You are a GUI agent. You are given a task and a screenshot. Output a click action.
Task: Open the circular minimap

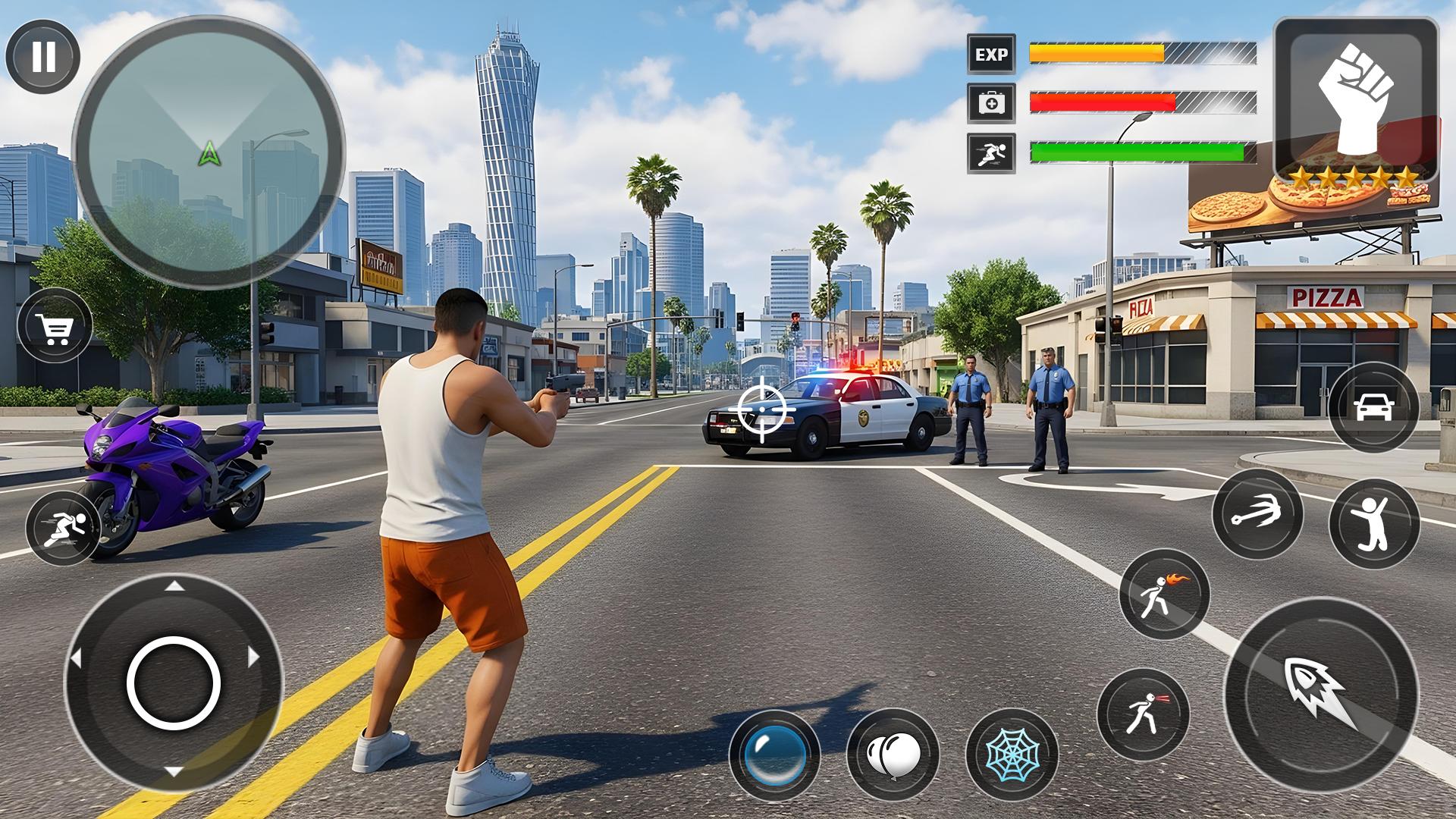[208, 152]
